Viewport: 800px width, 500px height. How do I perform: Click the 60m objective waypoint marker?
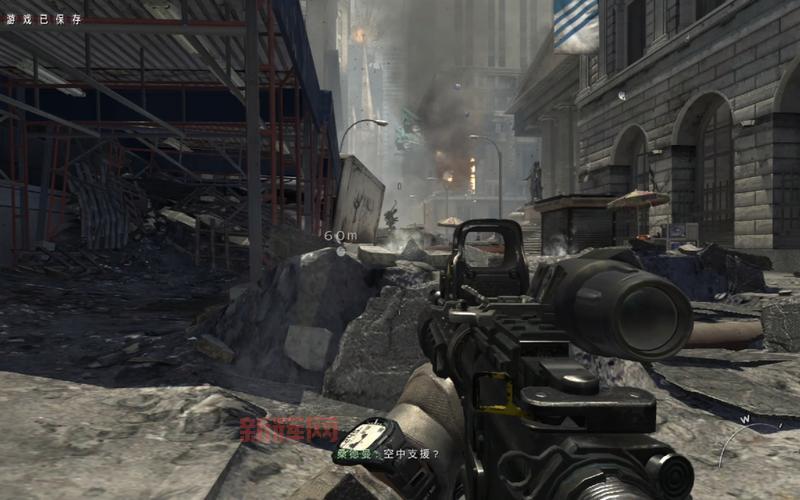coord(340,249)
